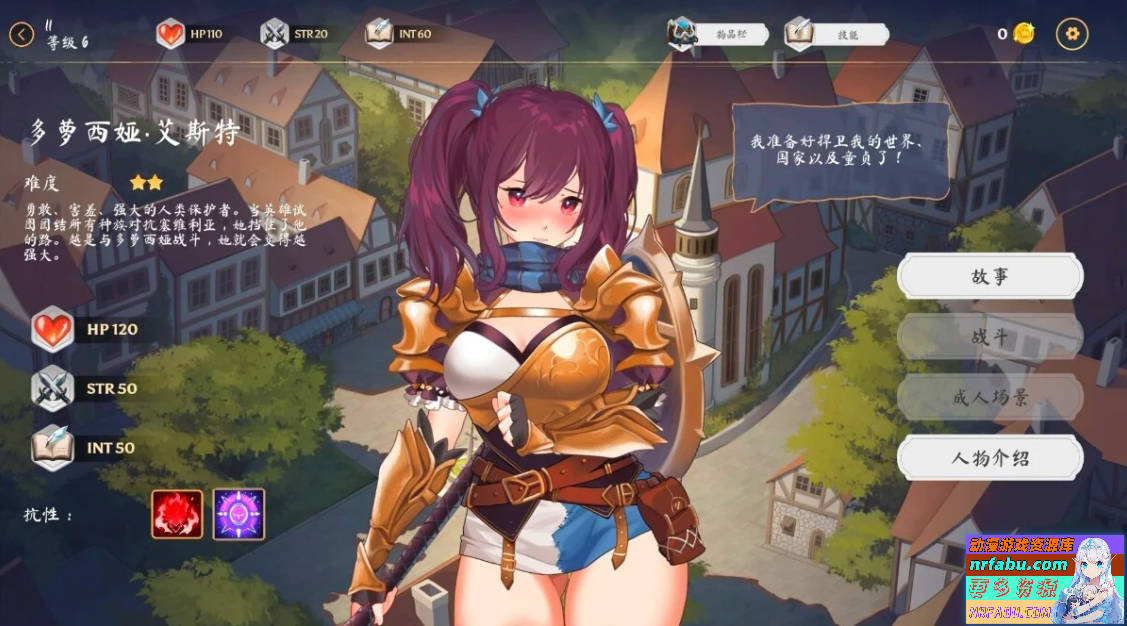
Task: Click the nrfabu.com watermark banner
Action: (1044, 579)
